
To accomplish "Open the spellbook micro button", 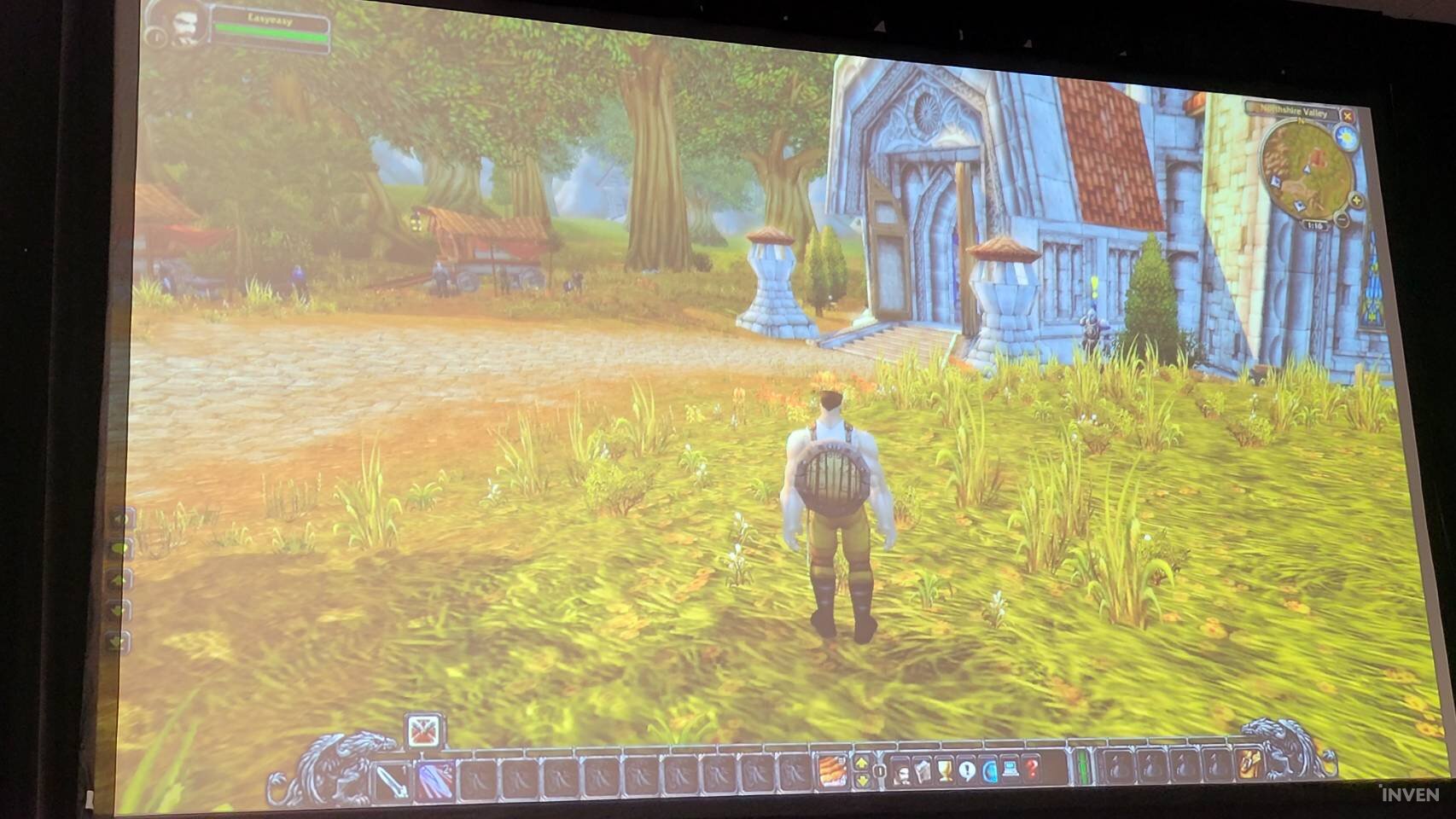I will pyautogui.click(x=923, y=772).
